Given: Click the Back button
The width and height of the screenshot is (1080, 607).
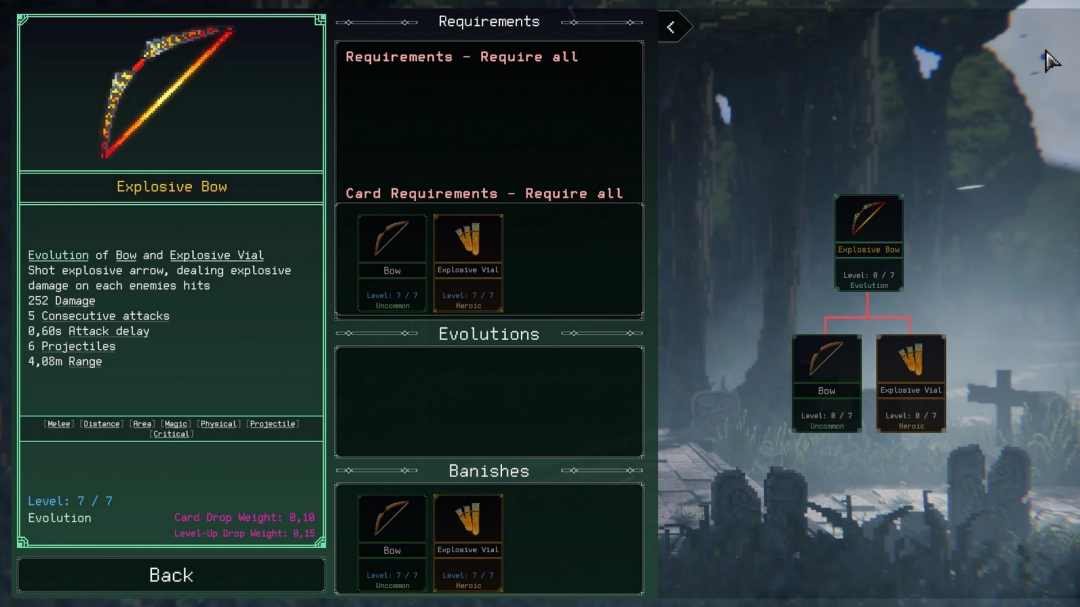Looking at the screenshot, I should pyautogui.click(x=171, y=575).
